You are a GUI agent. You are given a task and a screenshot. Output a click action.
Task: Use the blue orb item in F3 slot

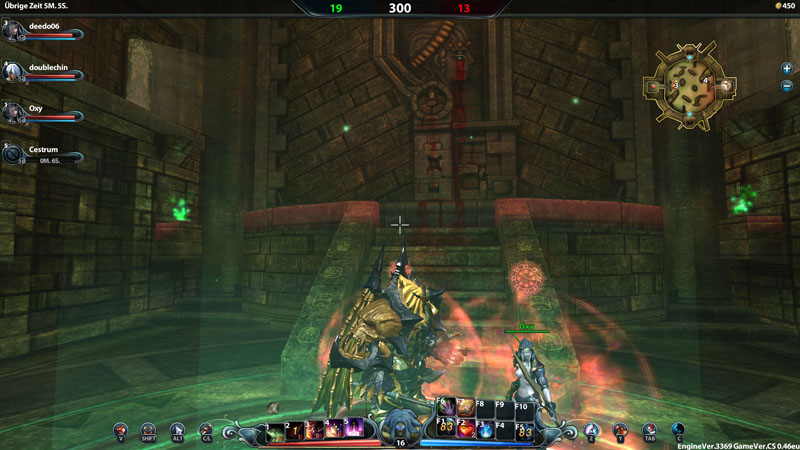pyautogui.click(x=486, y=431)
